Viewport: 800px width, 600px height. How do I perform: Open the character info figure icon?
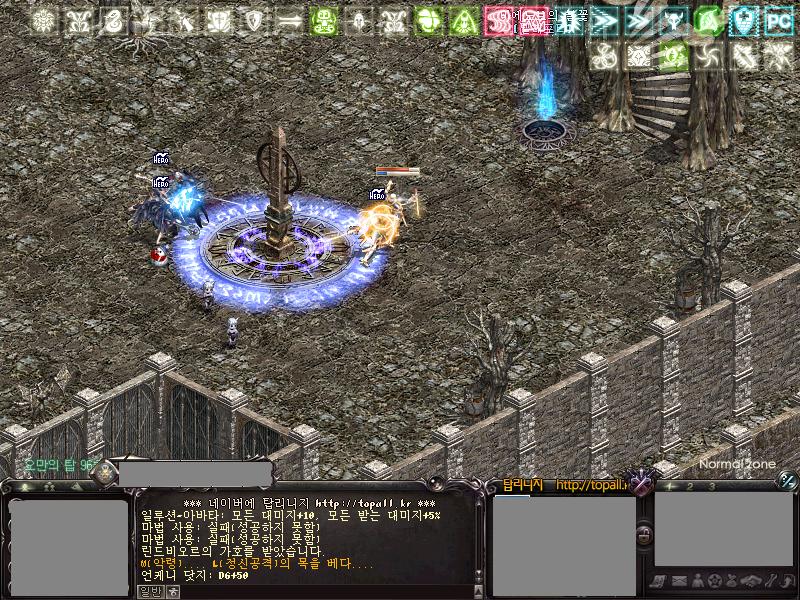[697, 581]
